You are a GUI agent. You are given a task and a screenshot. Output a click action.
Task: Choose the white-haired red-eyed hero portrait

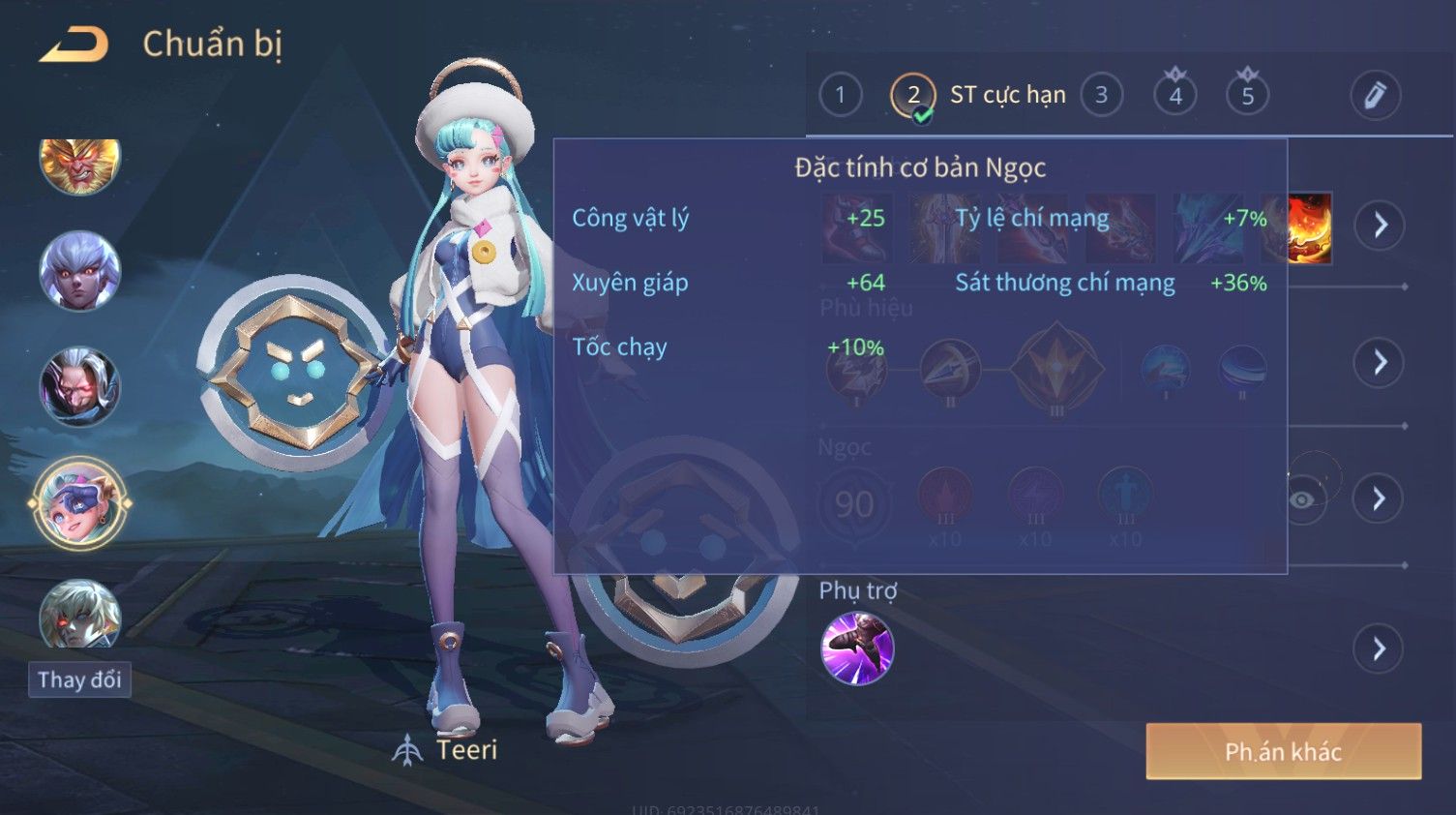point(79,387)
